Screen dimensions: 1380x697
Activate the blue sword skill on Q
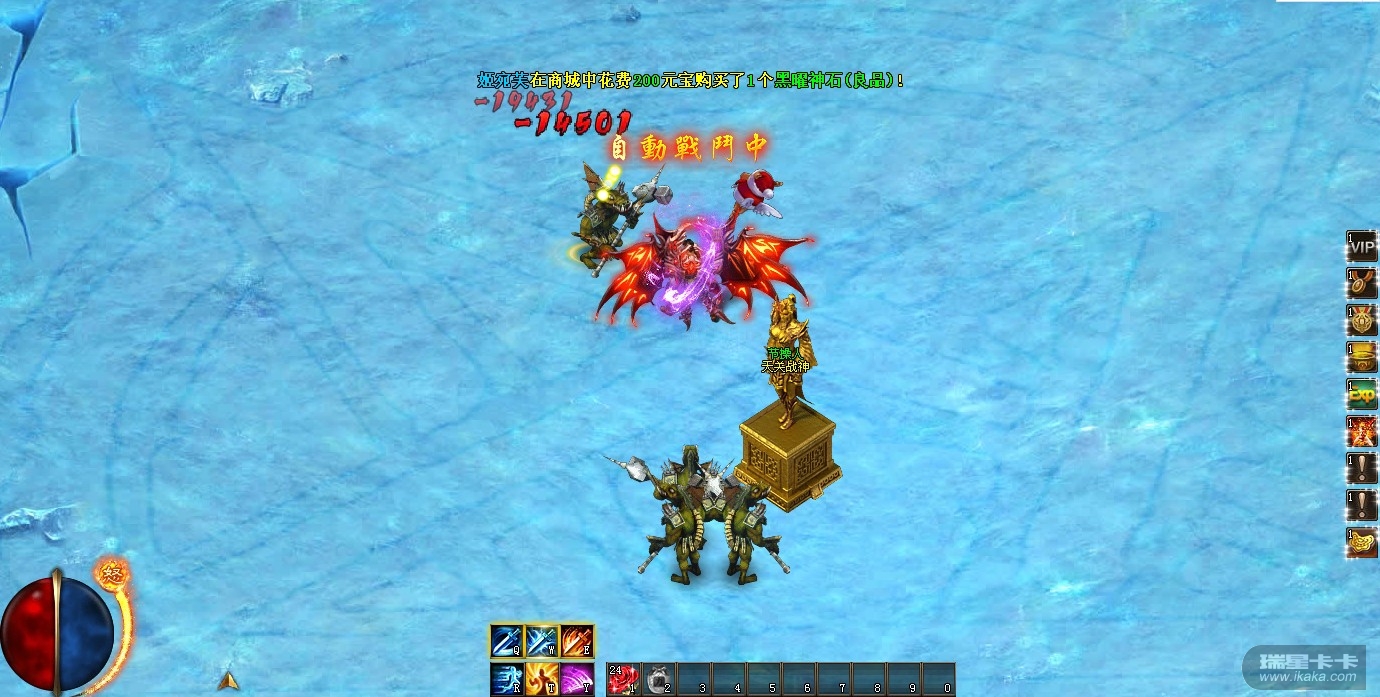tap(507, 641)
